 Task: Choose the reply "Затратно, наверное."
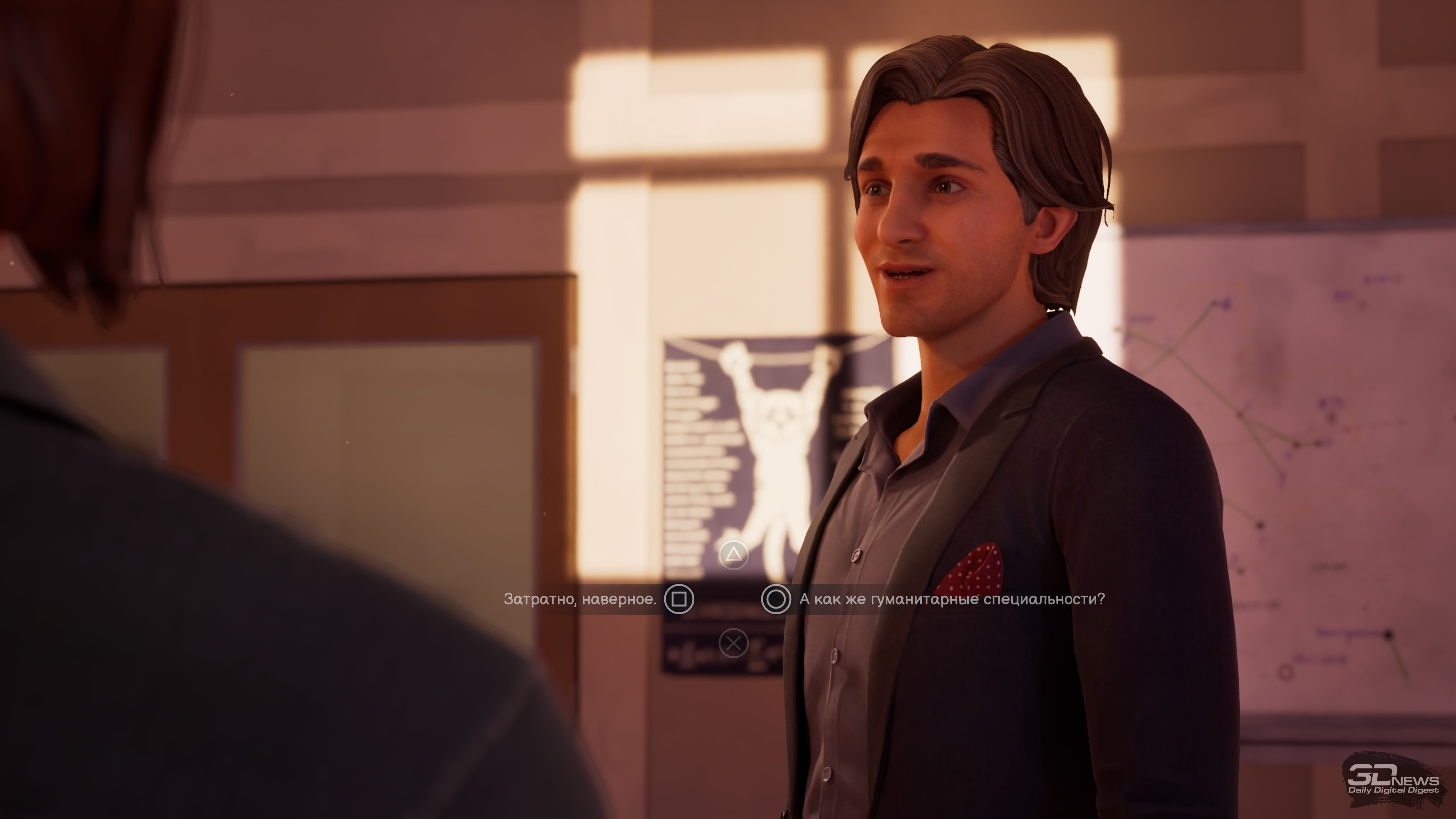coord(580,599)
